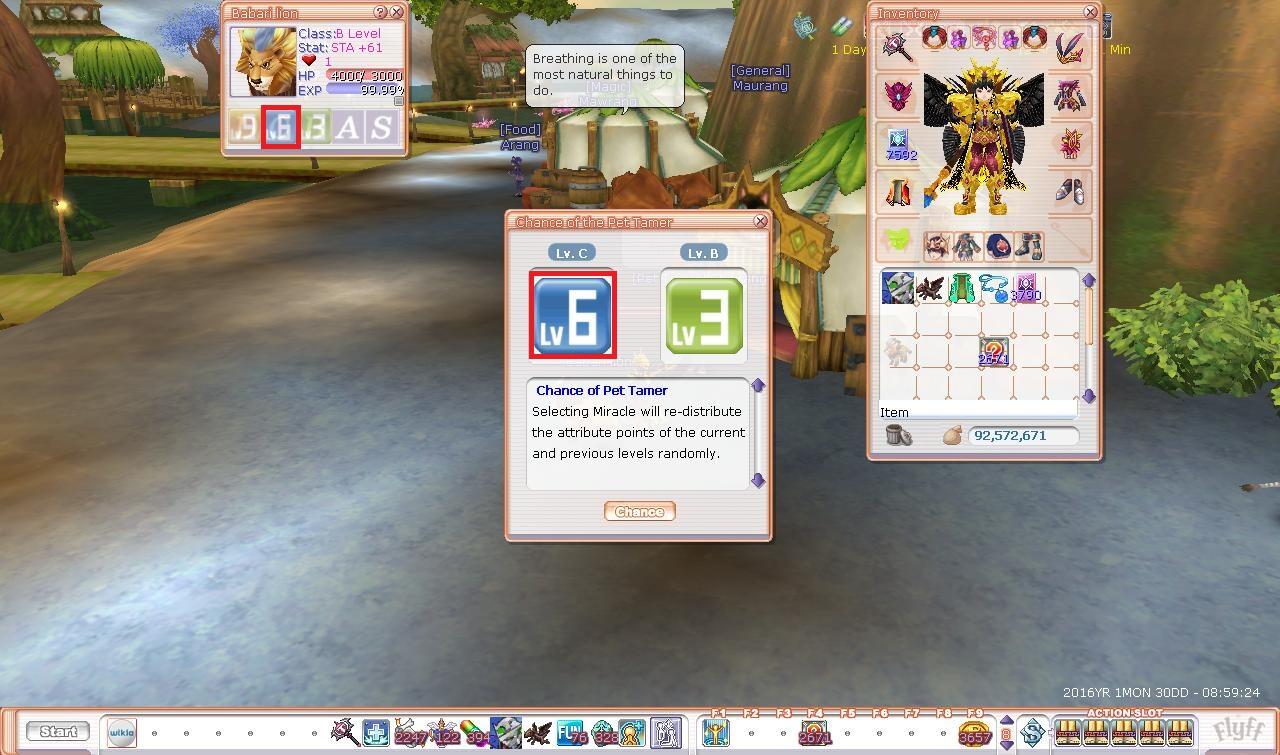Image resolution: width=1280 pixels, height=755 pixels.
Task: Click the trash can in the Inventory
Action: point(899,435)
